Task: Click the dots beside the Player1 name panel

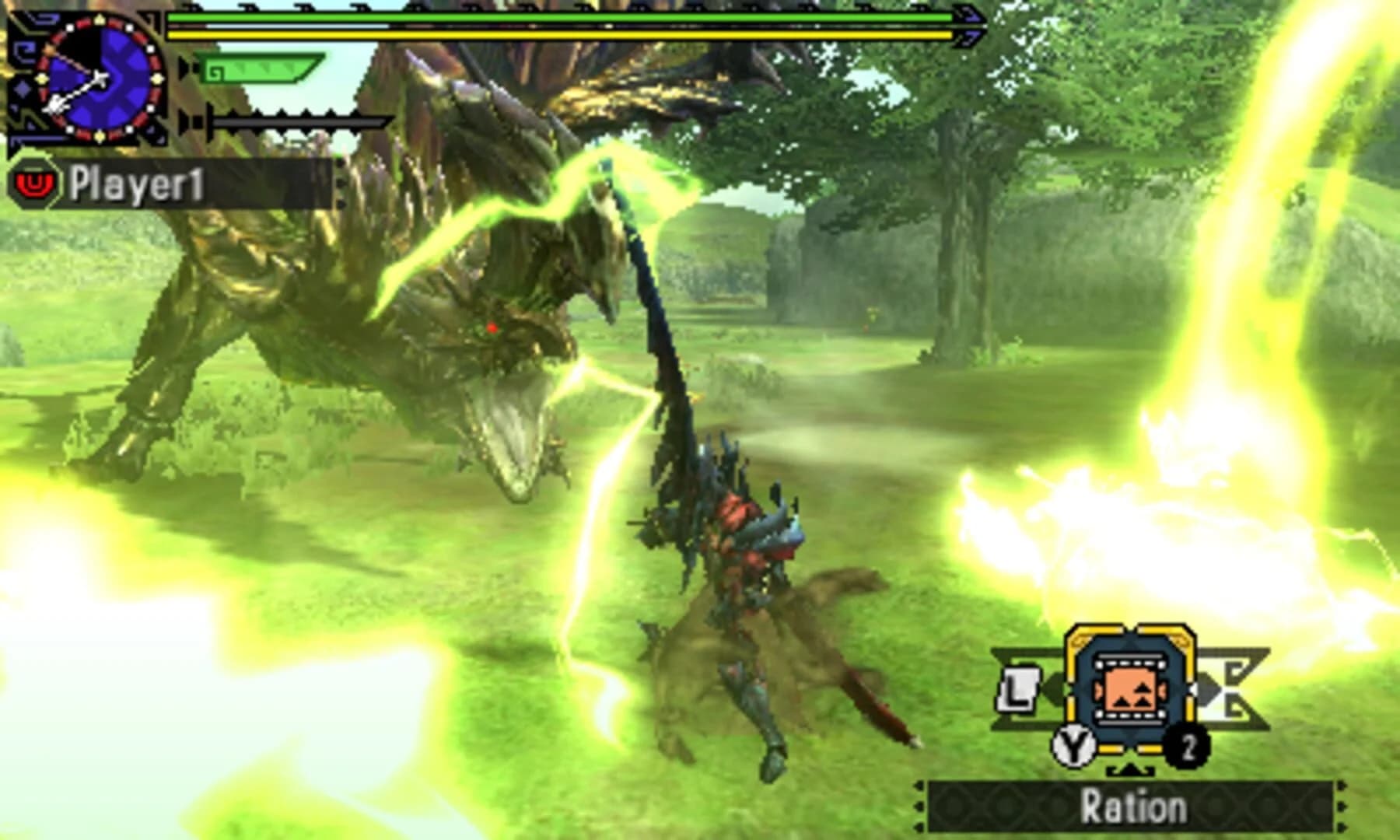Action: (340, 184)
